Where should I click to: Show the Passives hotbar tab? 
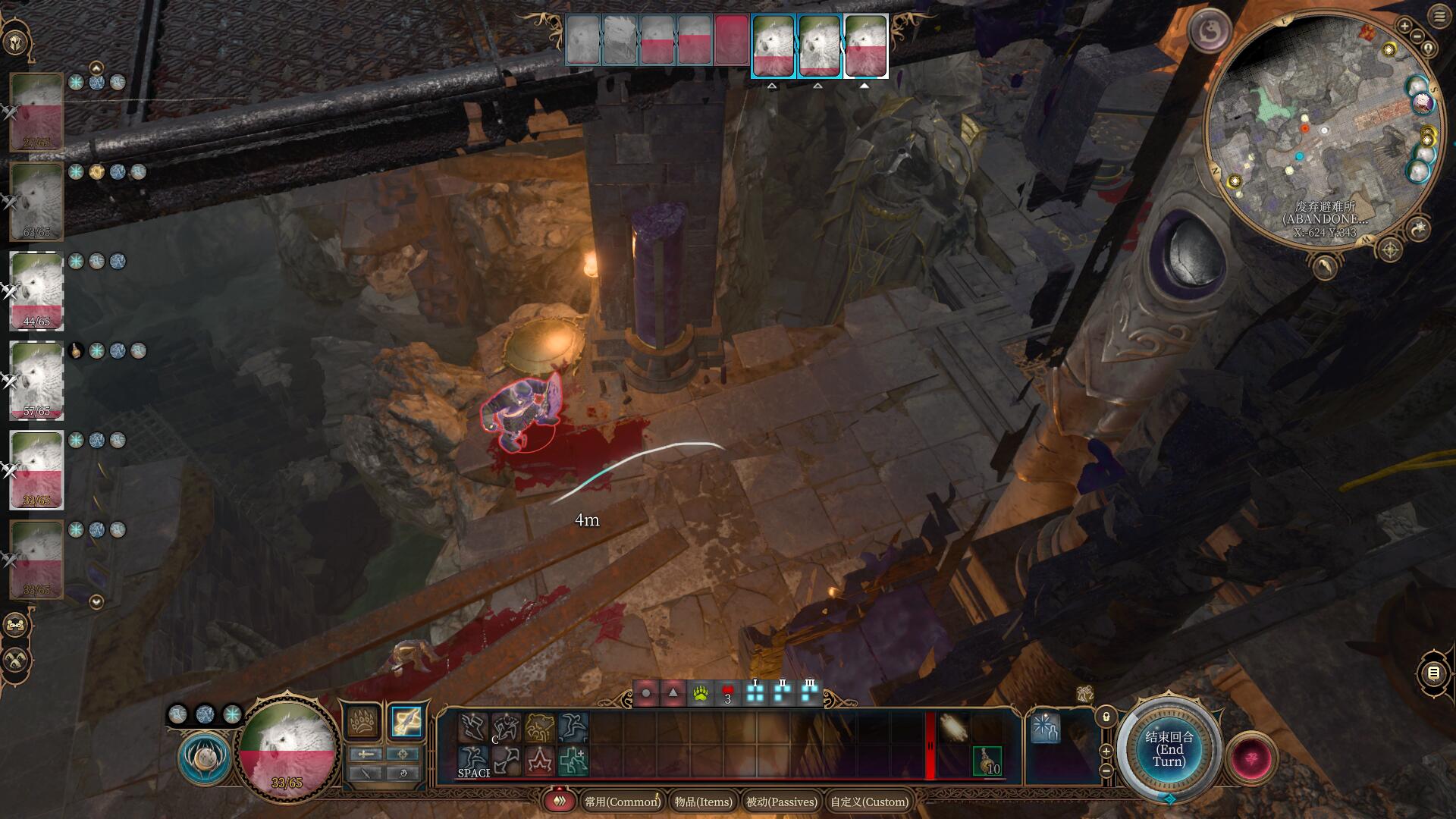(x=782, y=802)
